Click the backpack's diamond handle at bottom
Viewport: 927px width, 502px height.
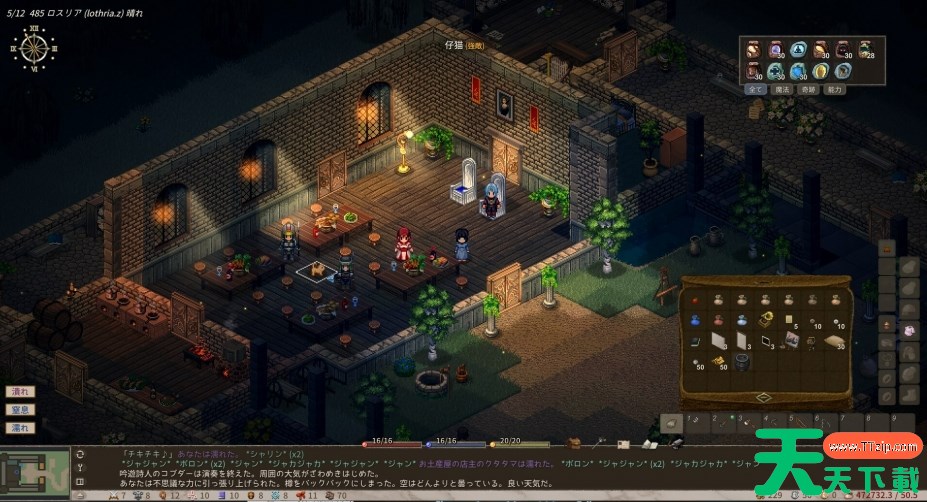tap(765, 397)
